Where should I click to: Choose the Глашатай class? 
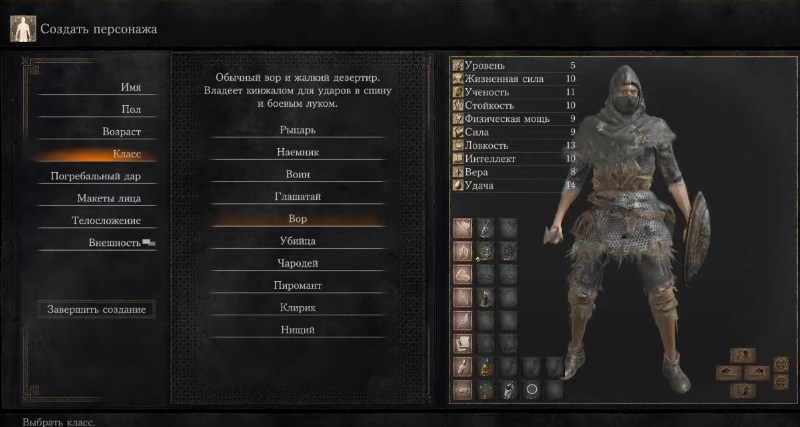click(x=298, y=196)
